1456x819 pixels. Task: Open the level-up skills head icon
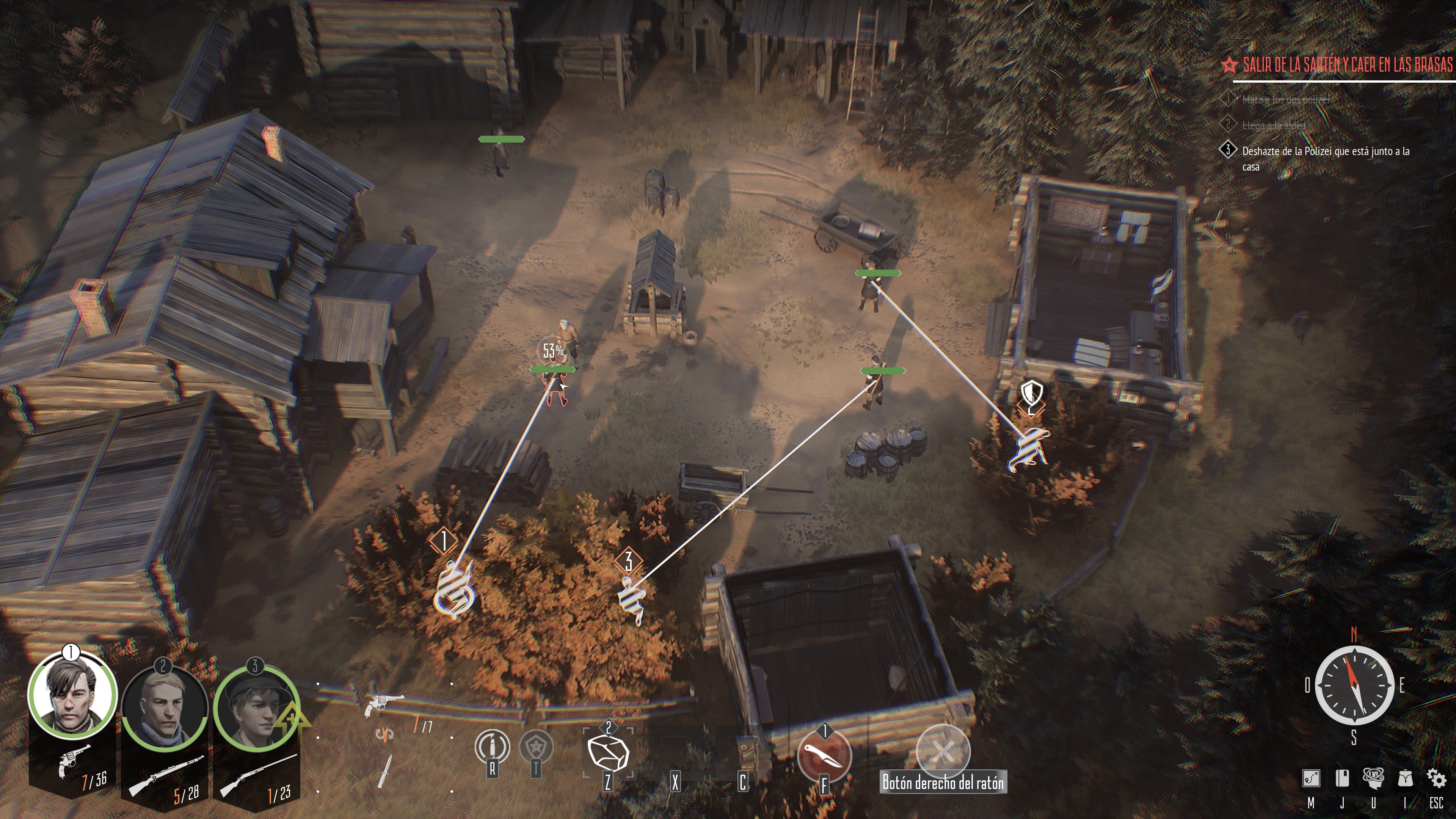coord(1373,778)
